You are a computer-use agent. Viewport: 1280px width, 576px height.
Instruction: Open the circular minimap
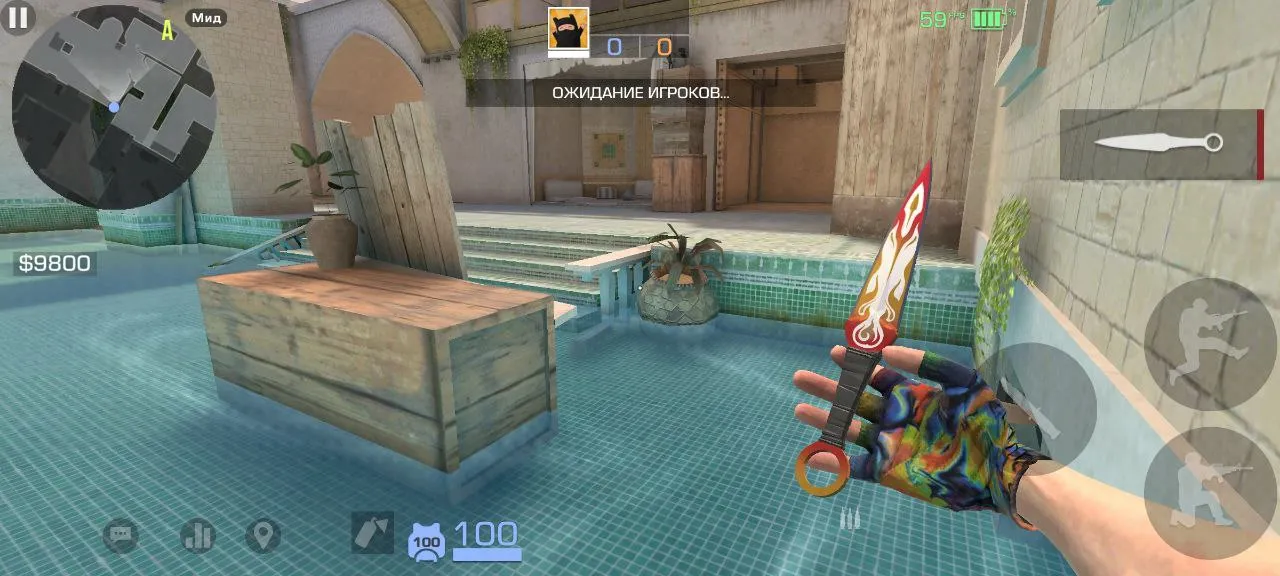(x=113, y=107)
